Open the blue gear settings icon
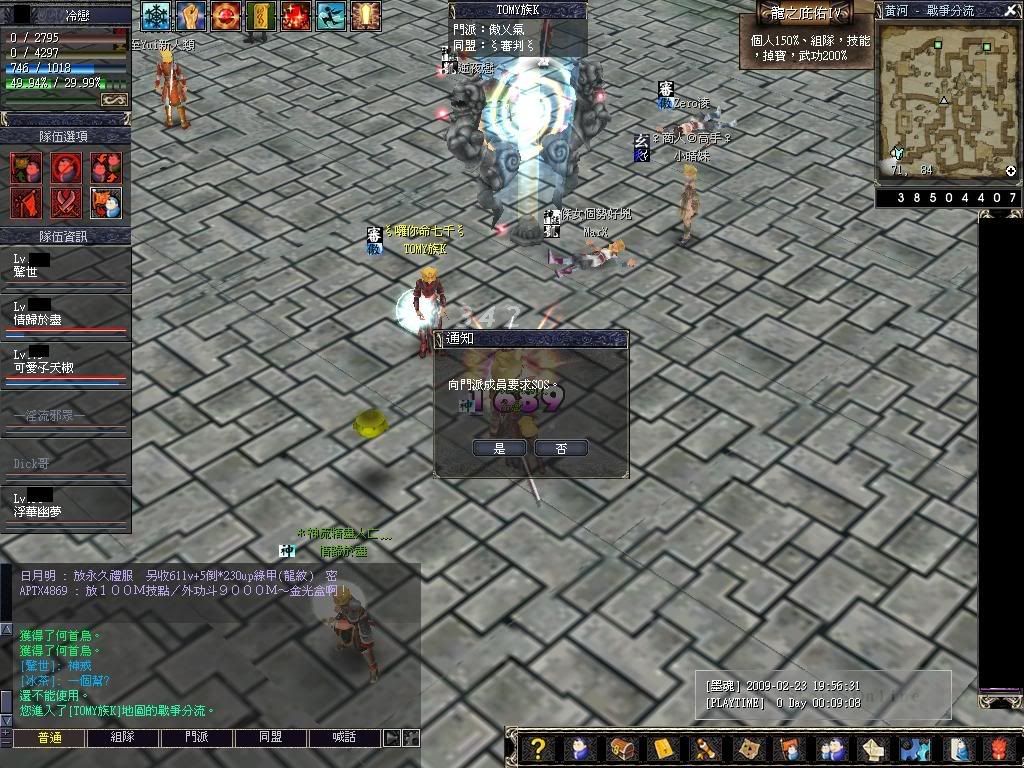Screen dimensions: 1024x768 [914, 748]
